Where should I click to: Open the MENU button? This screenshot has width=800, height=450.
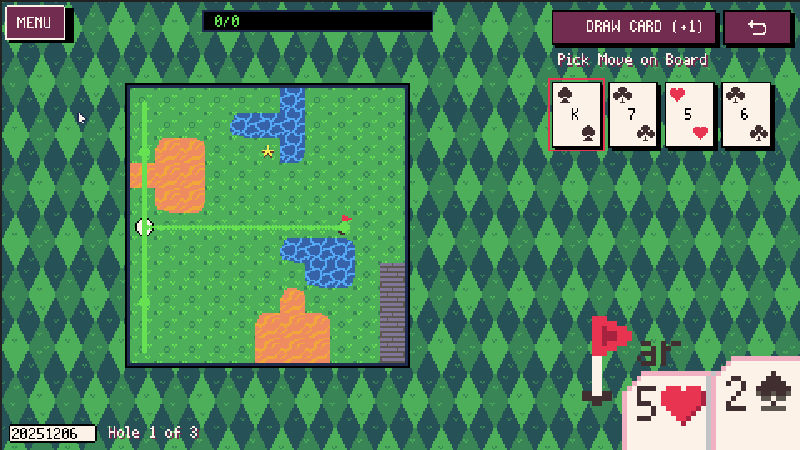(x=35, y=23)
